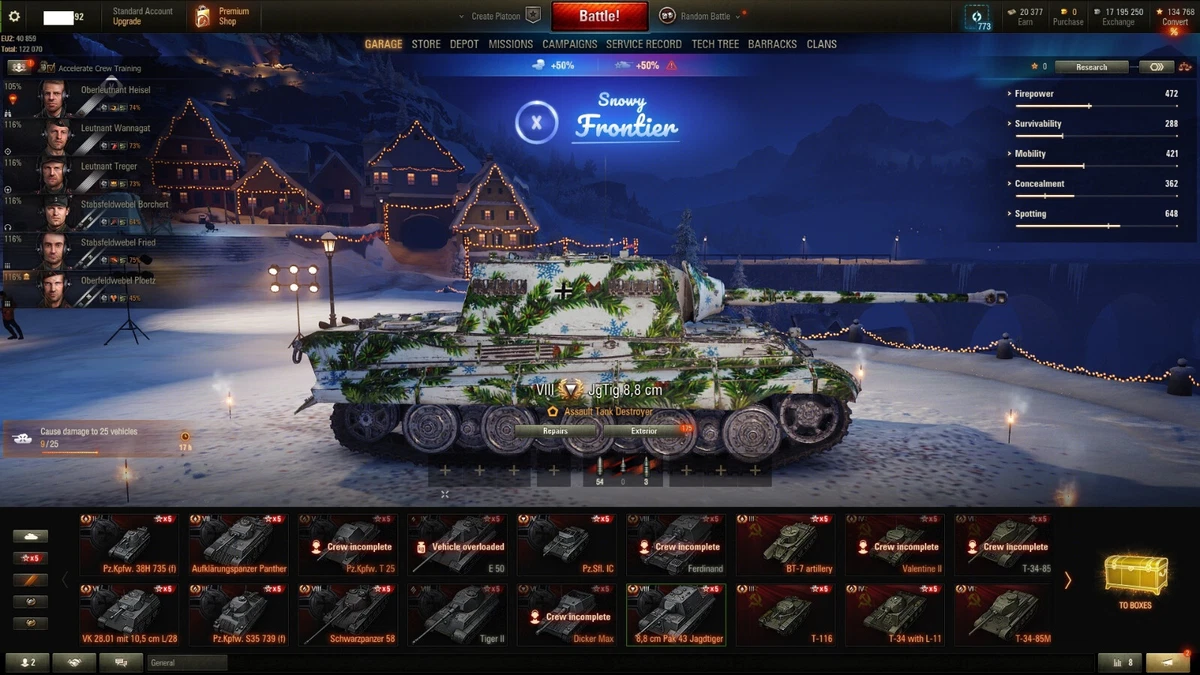Open the CAMPAIGNS tab
The width and height of the screenshot is (1200, 675).
click(x=569, y=44)
